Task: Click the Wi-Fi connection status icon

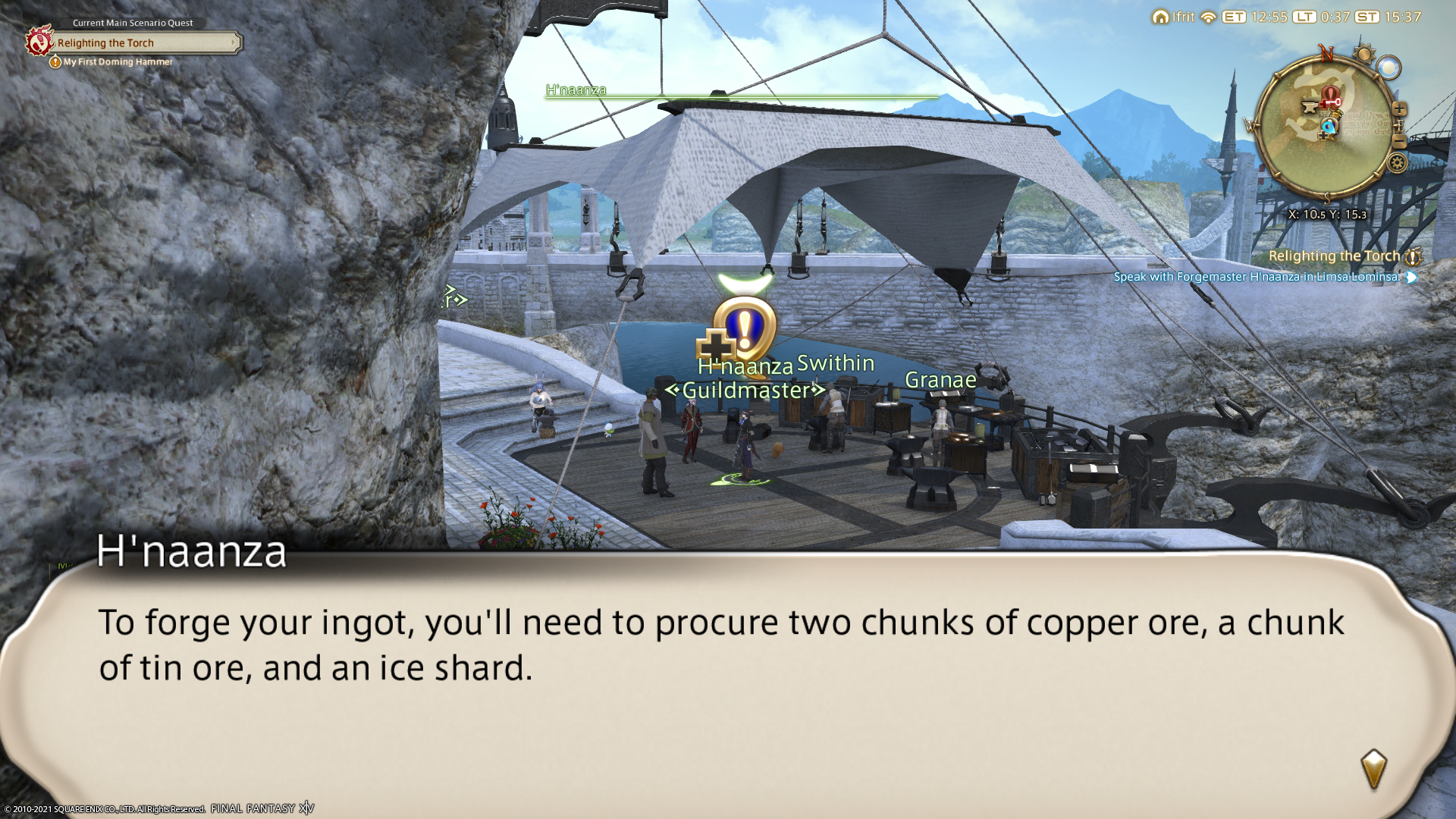Action: 1209,17
